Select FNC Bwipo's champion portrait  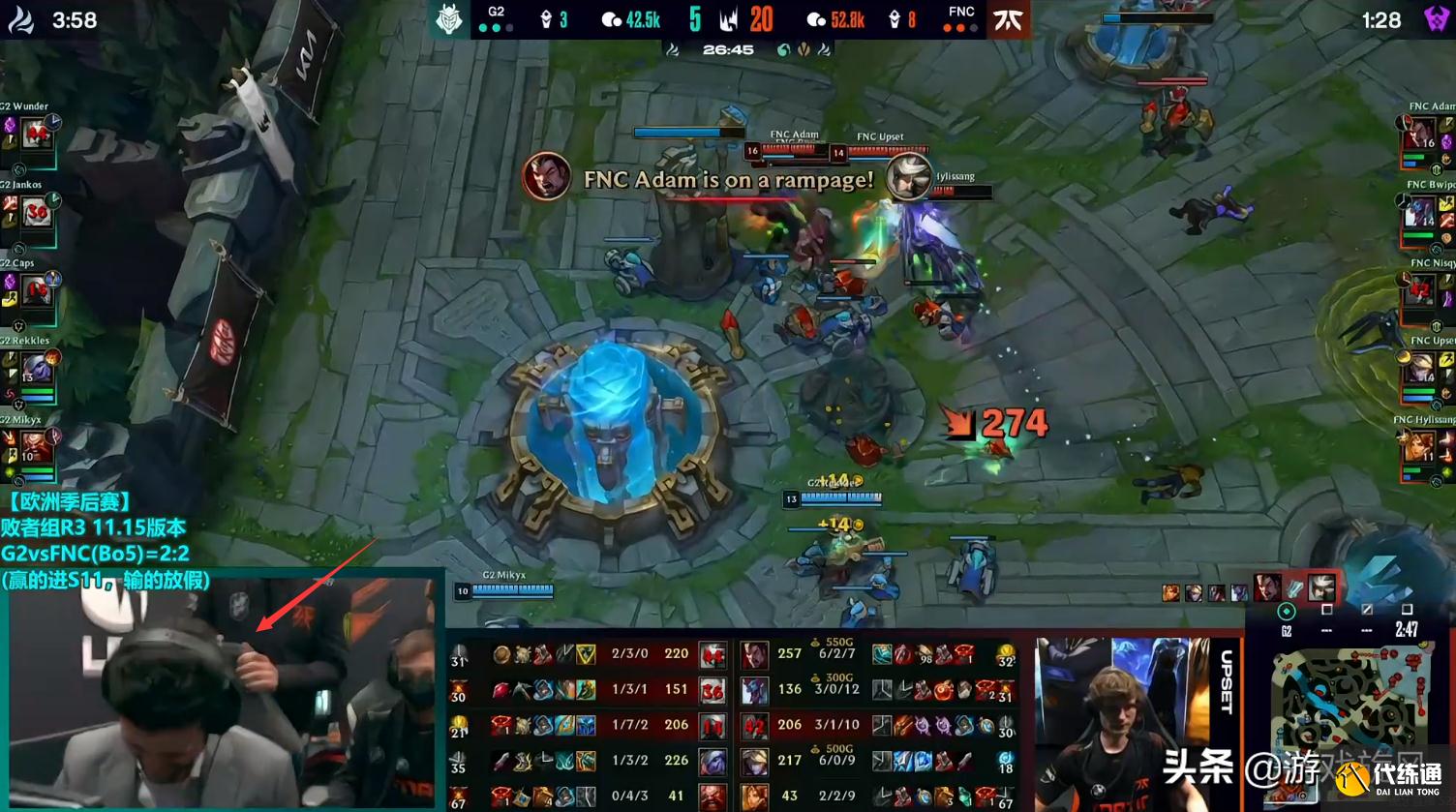[1420, 212]
